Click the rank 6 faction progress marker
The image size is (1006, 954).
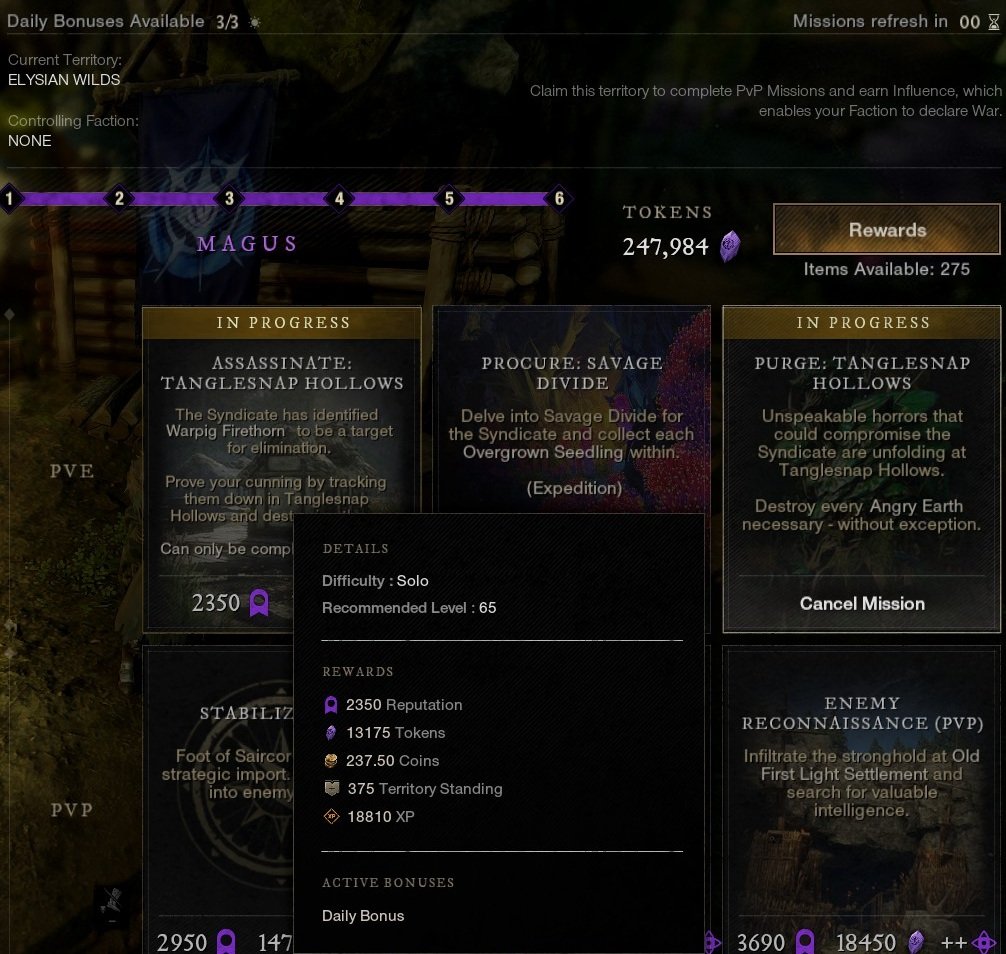[x=559, y=198]
